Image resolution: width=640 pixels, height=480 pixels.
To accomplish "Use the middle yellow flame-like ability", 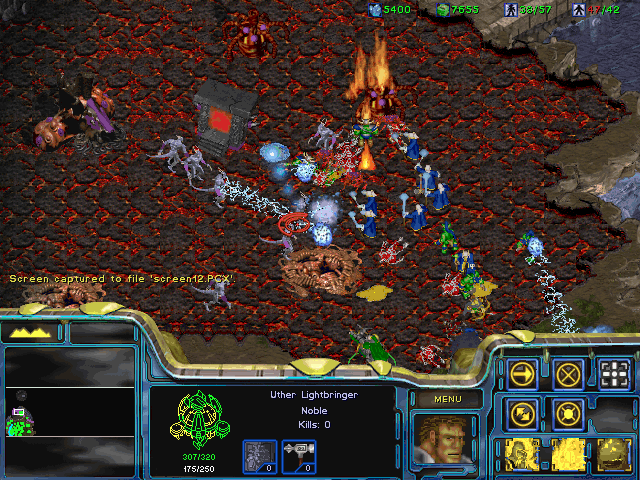I will click(x=569, y=455).
